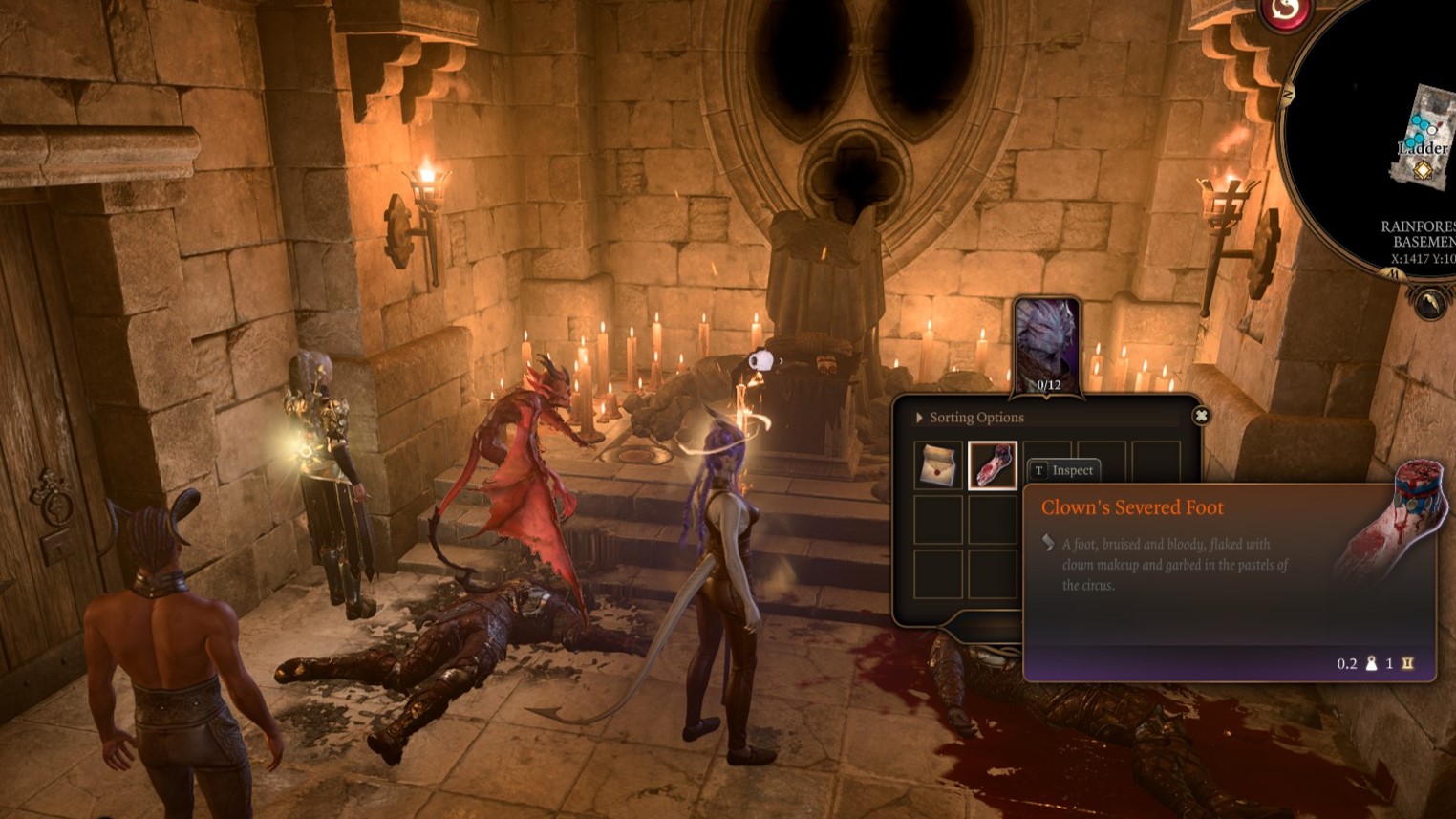The height and width of the screenshot is (819, 1456).
Task: Click the gold diamond player marker on the minimap
Action: coord(1422,170)
